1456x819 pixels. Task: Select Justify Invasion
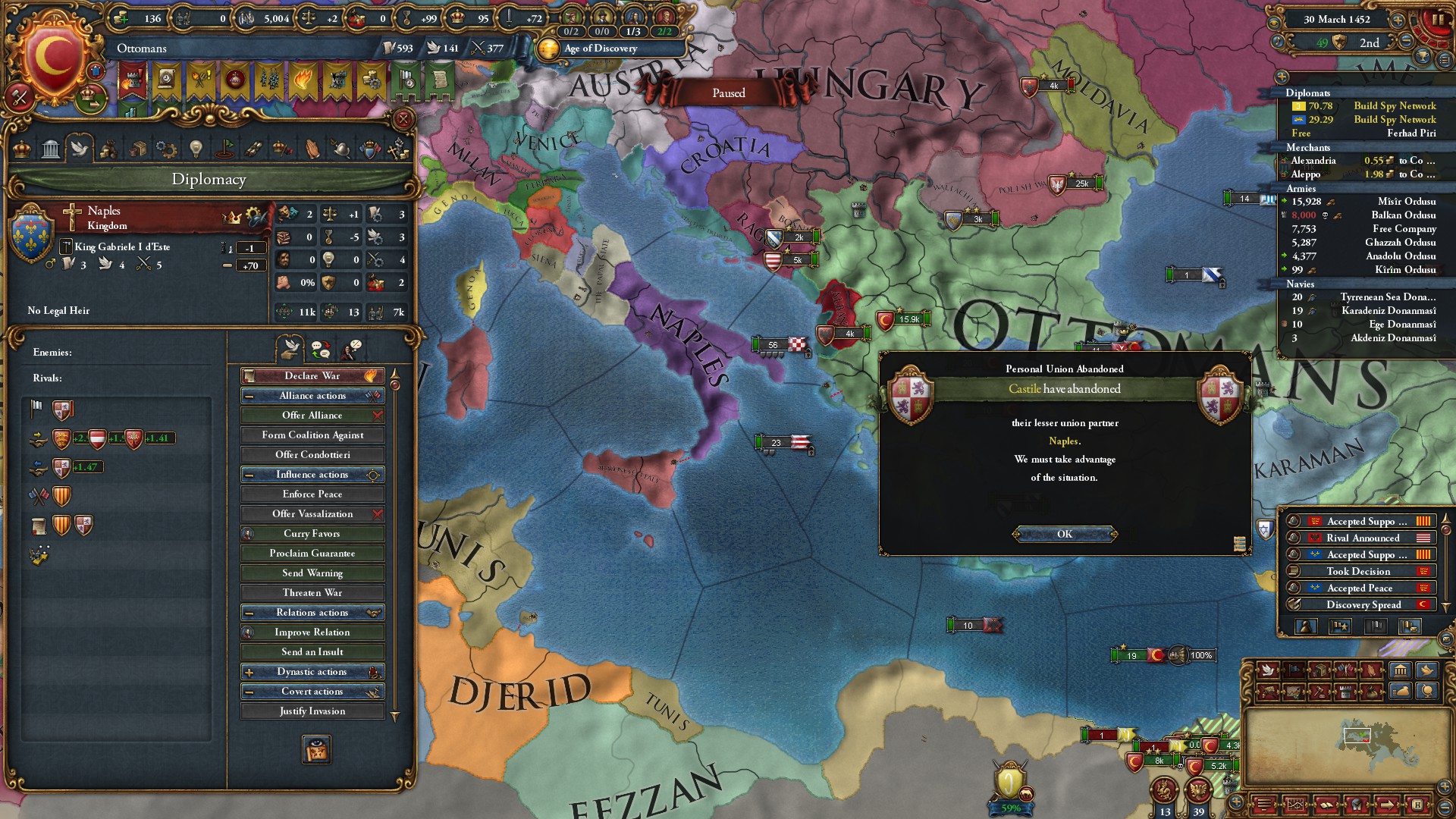312,711
